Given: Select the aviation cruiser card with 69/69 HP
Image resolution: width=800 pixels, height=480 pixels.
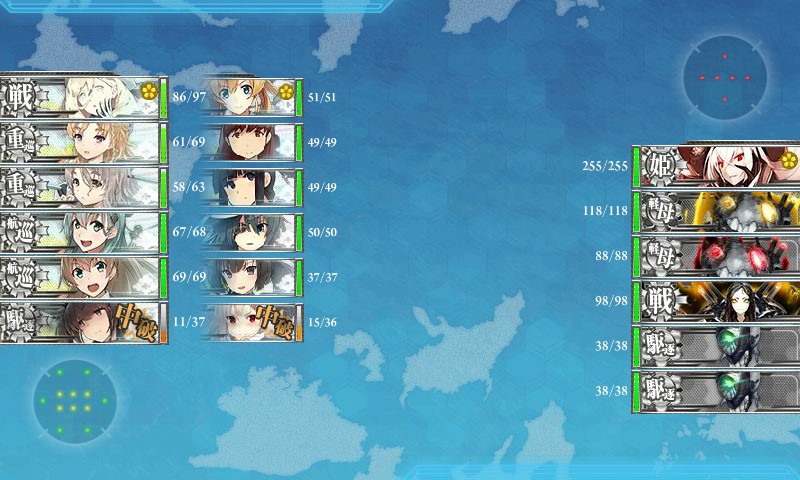Looking at the screenshot, I should pyautogui.click(x=82, y=277).
